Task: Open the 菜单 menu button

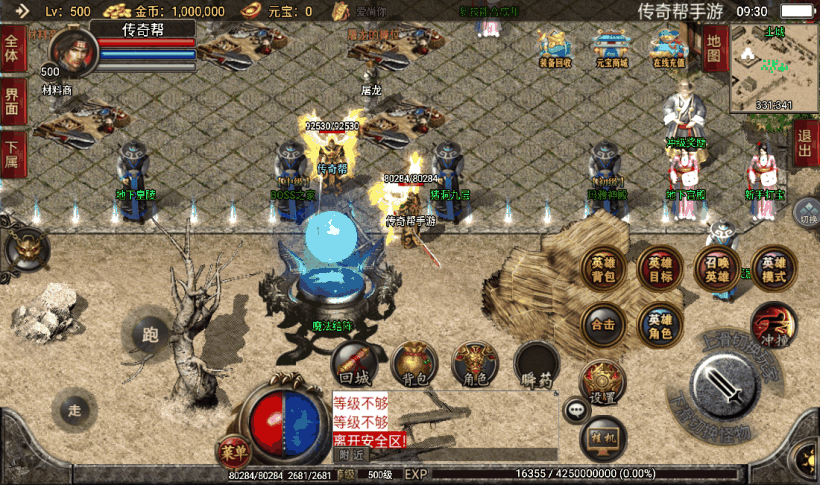Action: [233, 452]
